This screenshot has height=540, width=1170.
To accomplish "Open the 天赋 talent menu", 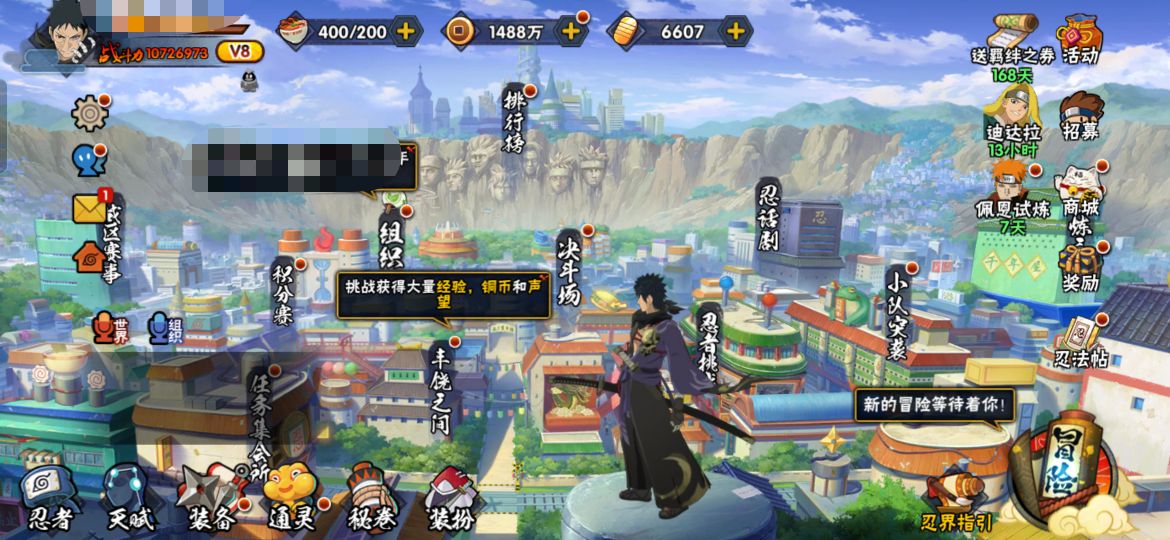I will point(130,496).
